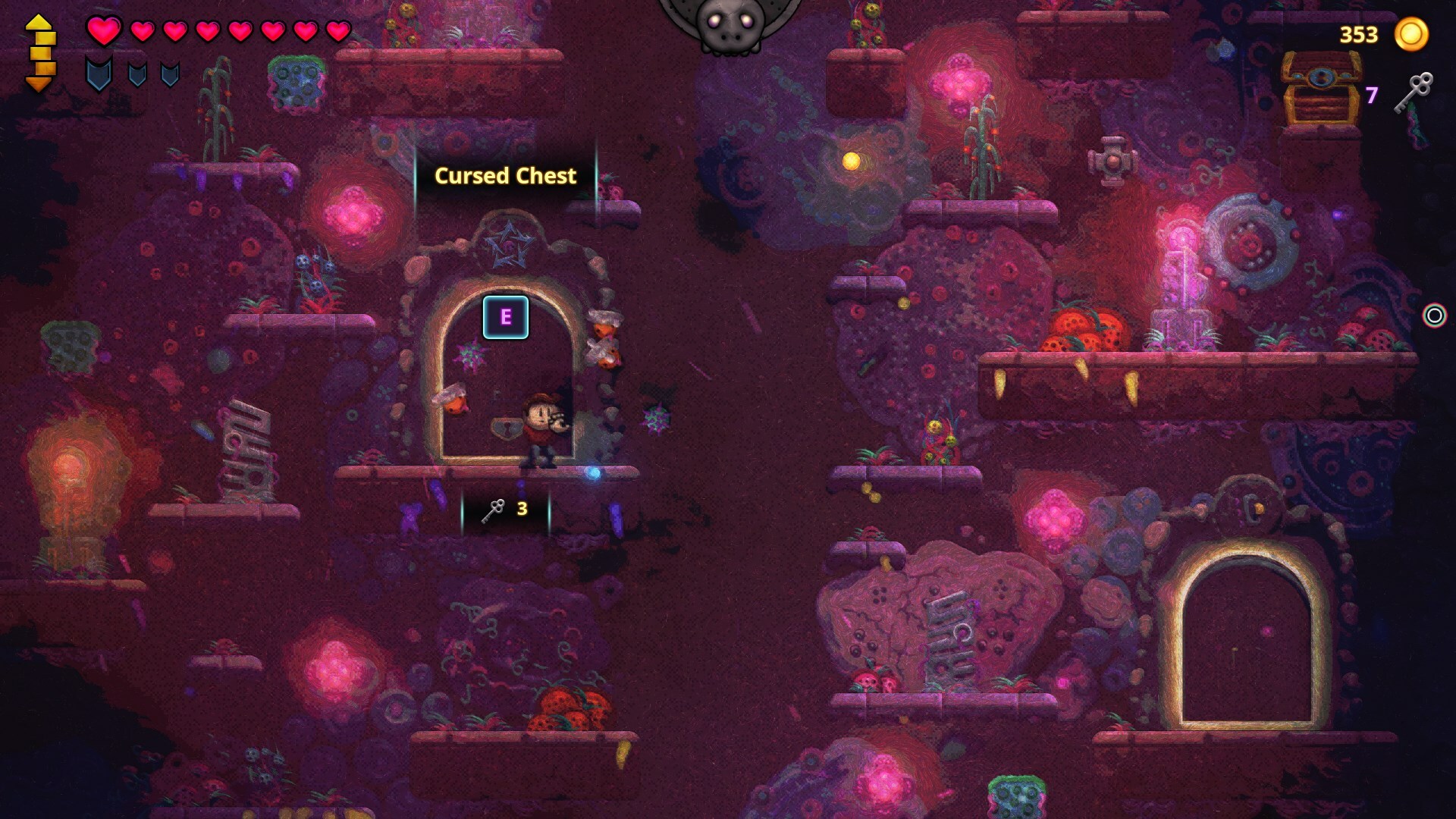Expand the key cost panel below the chest
This screenshot has width=1456, height=819.
504,510
